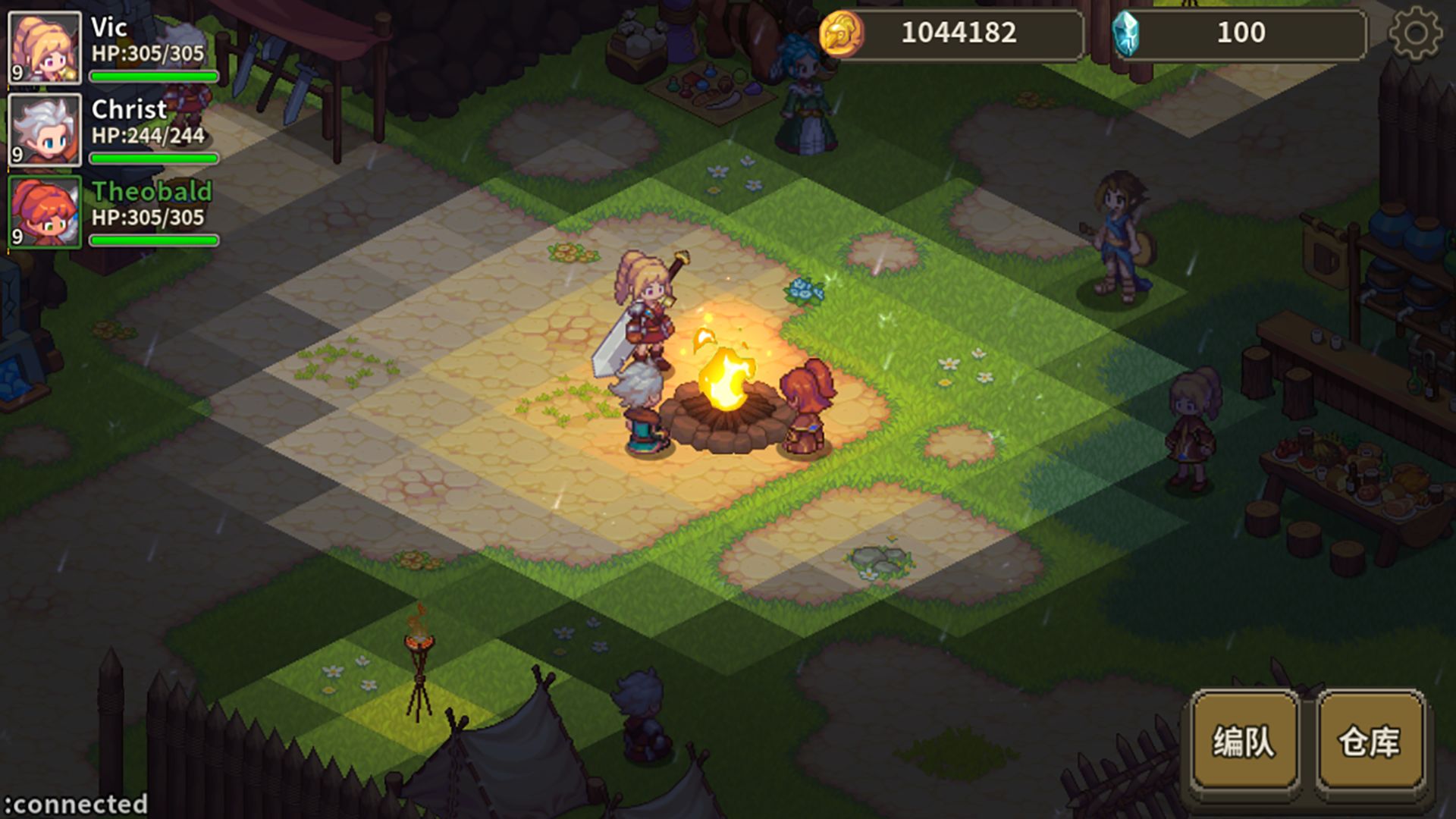Open the settings gear menu
Image resolution: width=1456 pixels, height=819 pixels.
tap(1414, 33)
